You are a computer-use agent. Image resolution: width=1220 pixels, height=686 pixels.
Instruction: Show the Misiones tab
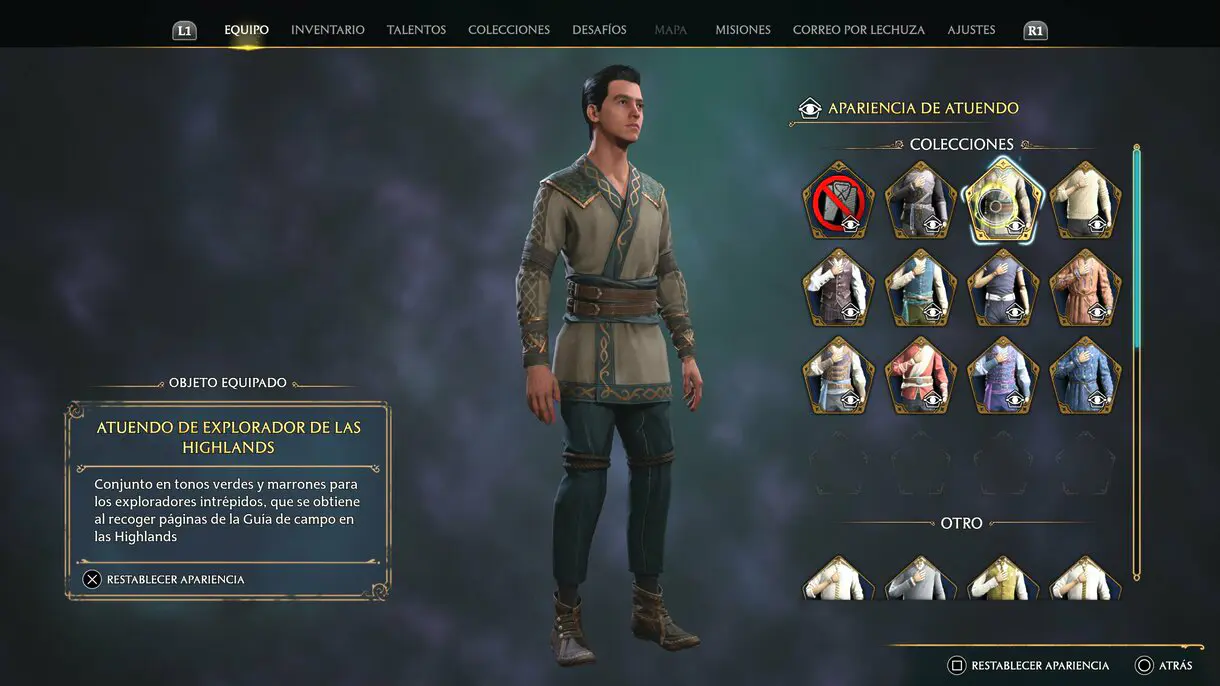pyautogui.click(x=742, y=30)
